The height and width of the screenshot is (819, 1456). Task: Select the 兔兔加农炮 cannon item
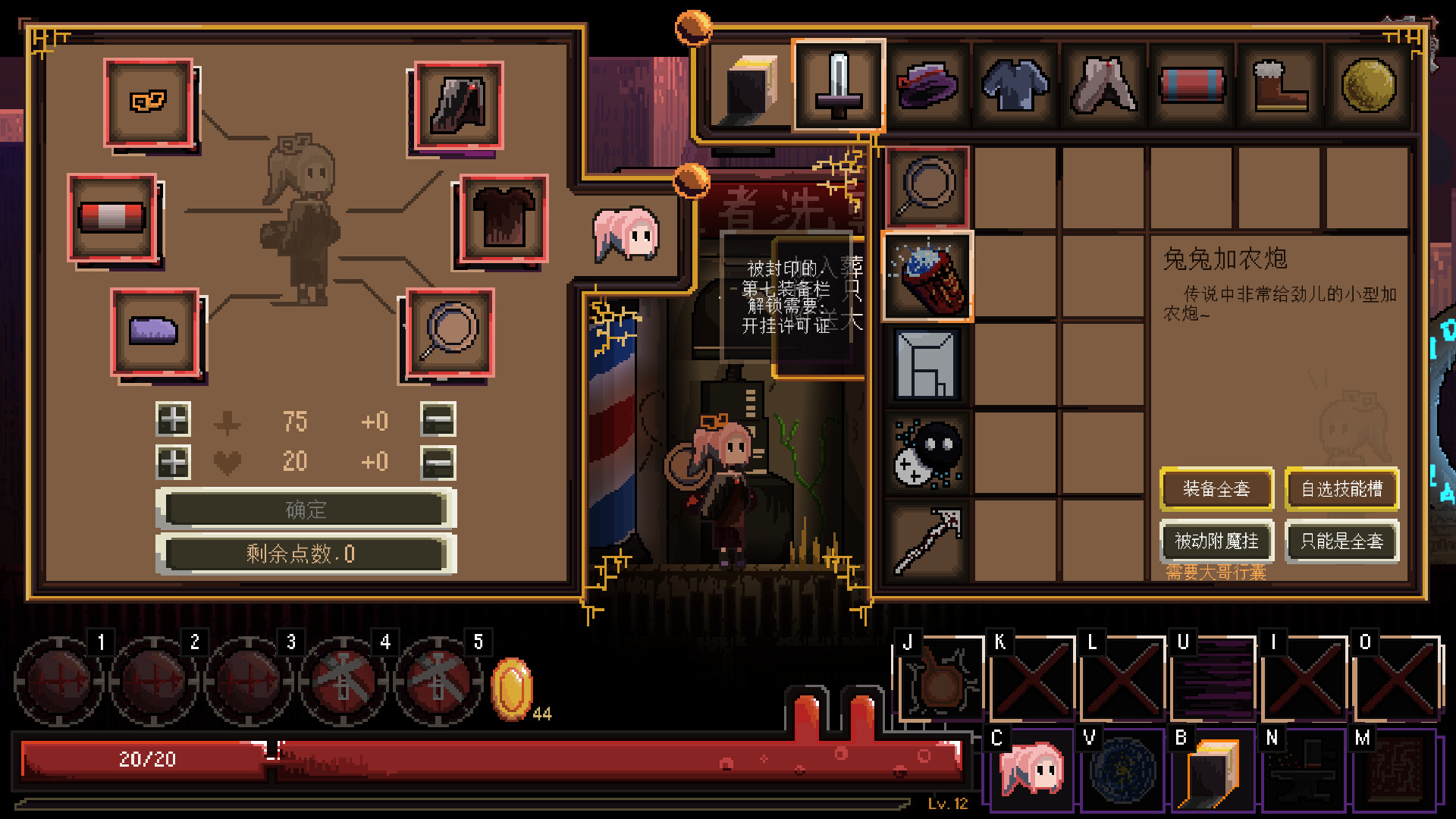[927, 277]
